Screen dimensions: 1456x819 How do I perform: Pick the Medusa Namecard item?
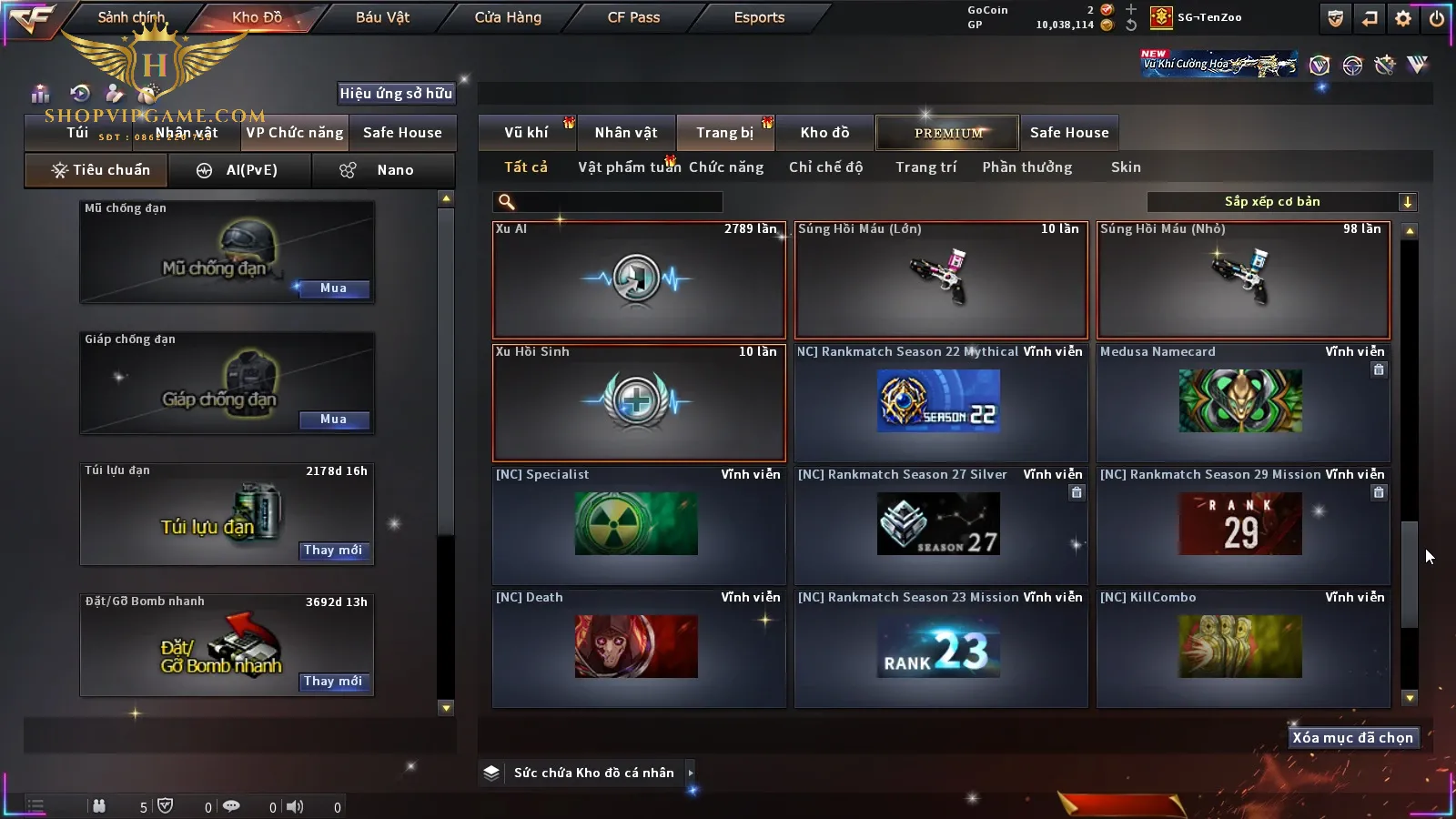pyautogui.click(x=1243, y=402)
